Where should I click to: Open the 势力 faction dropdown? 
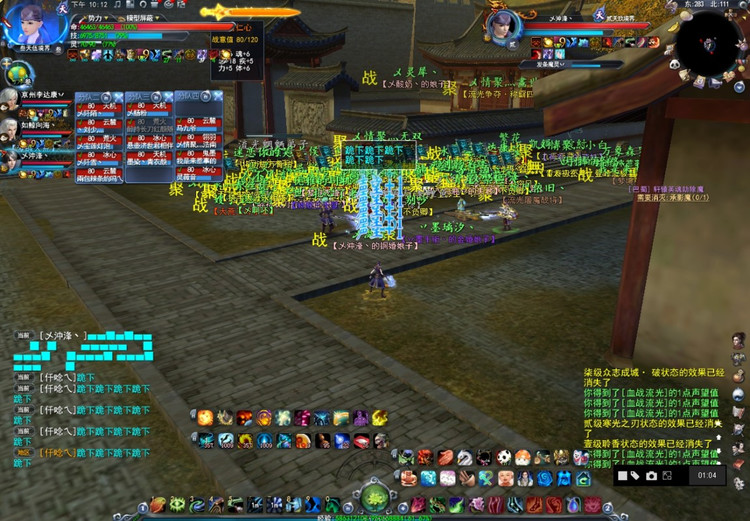pos(96,18)
